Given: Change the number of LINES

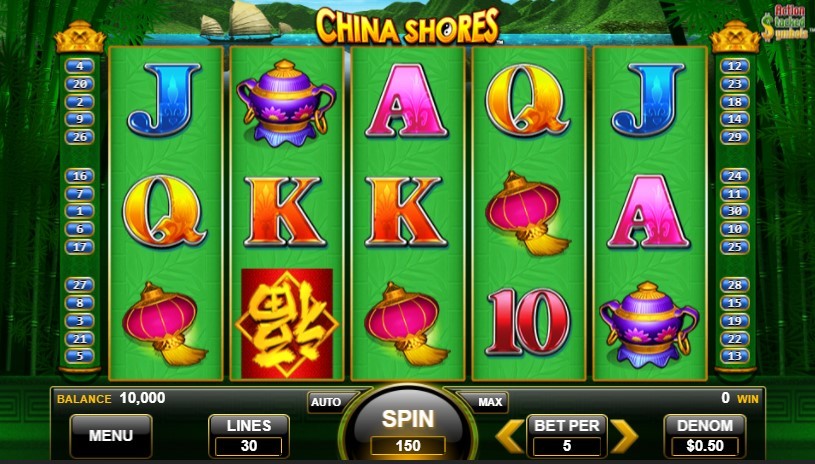Looking at the screenshot, I should 249,436.
